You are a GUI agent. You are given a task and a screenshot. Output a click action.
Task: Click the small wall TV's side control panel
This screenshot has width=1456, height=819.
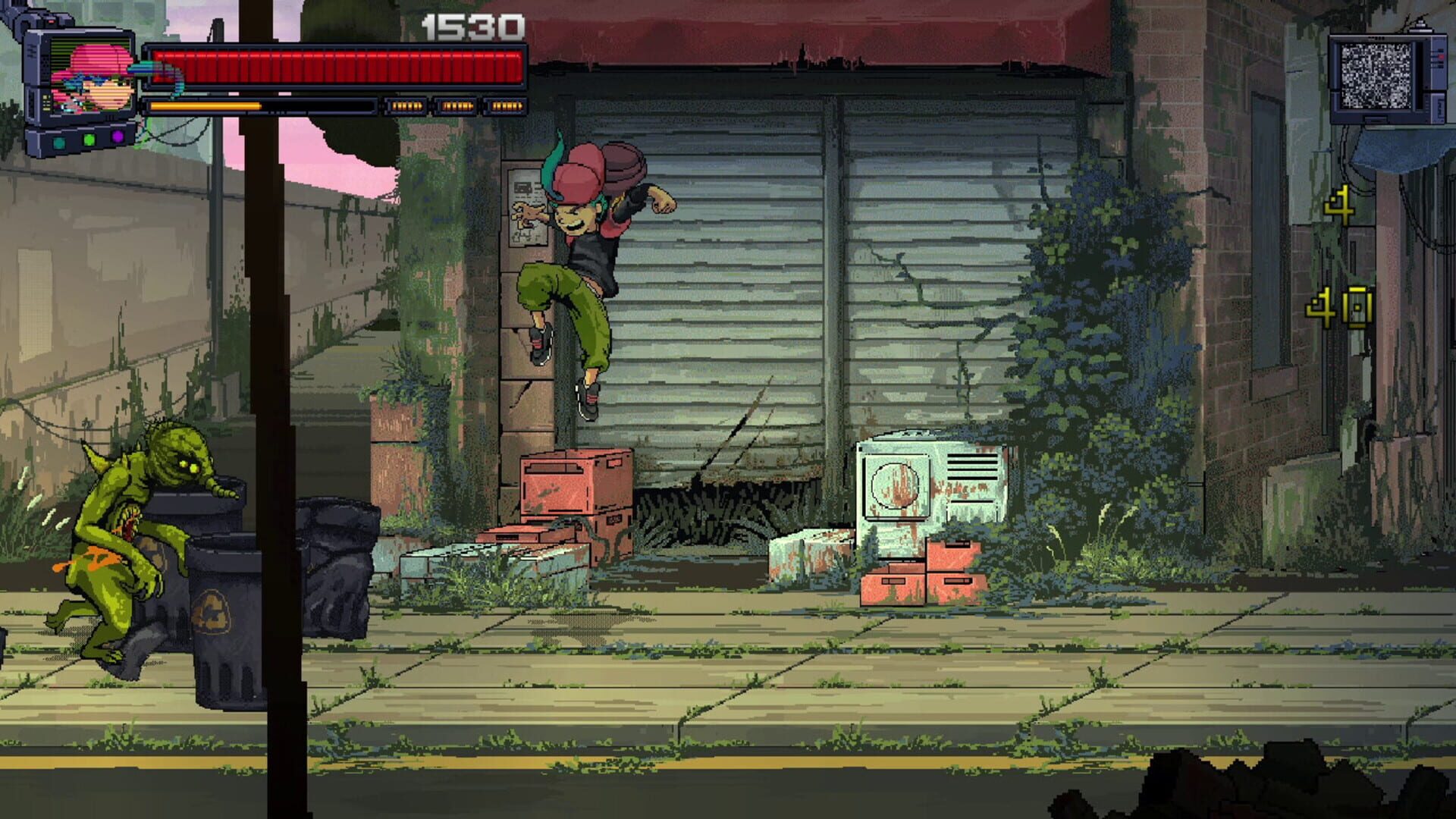point(1439,58)
